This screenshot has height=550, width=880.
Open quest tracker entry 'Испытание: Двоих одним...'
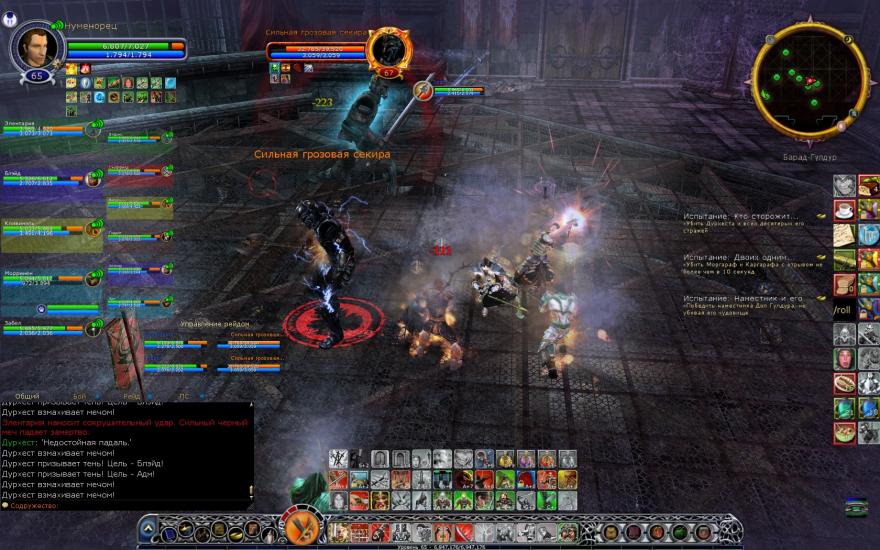tap(742, 257)
